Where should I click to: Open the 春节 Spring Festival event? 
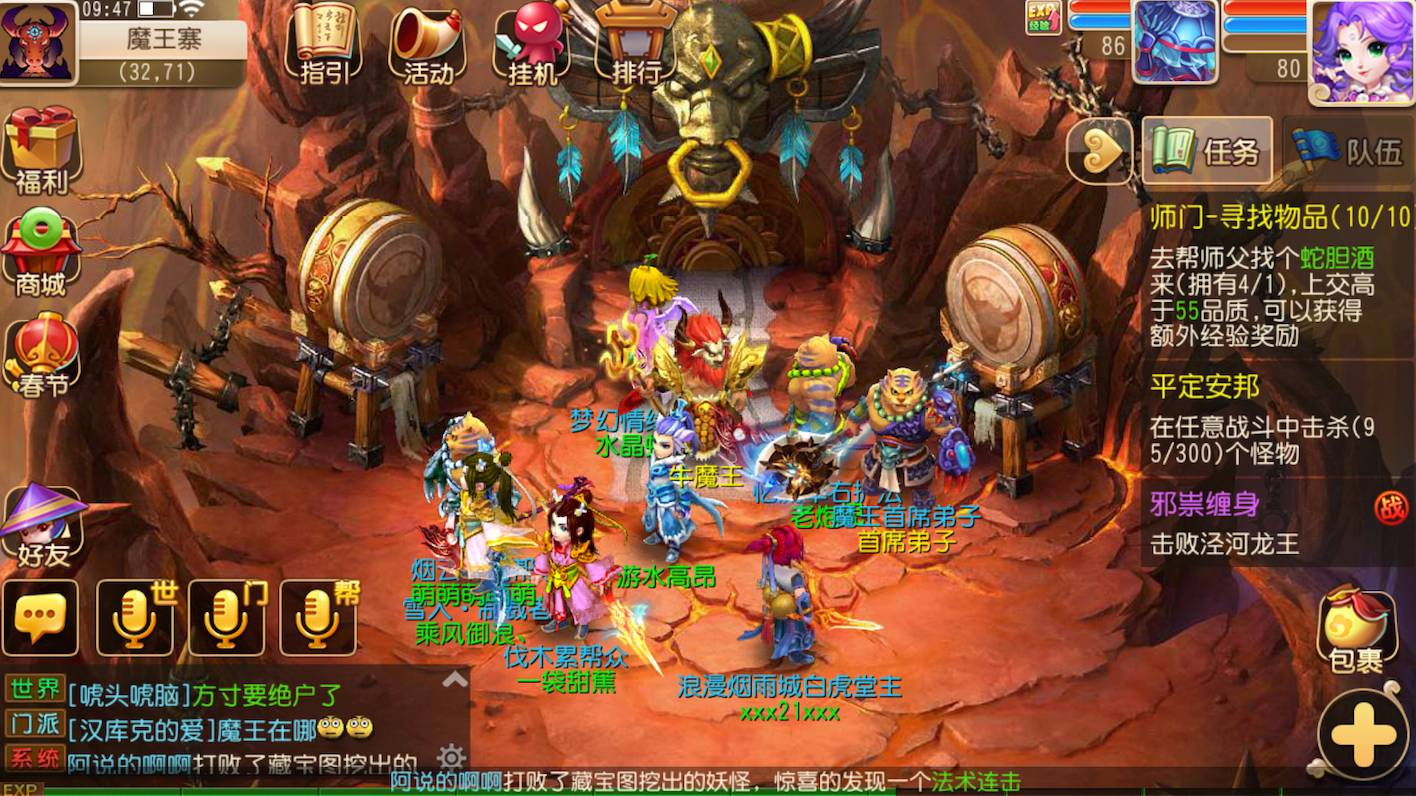[41, 355]
